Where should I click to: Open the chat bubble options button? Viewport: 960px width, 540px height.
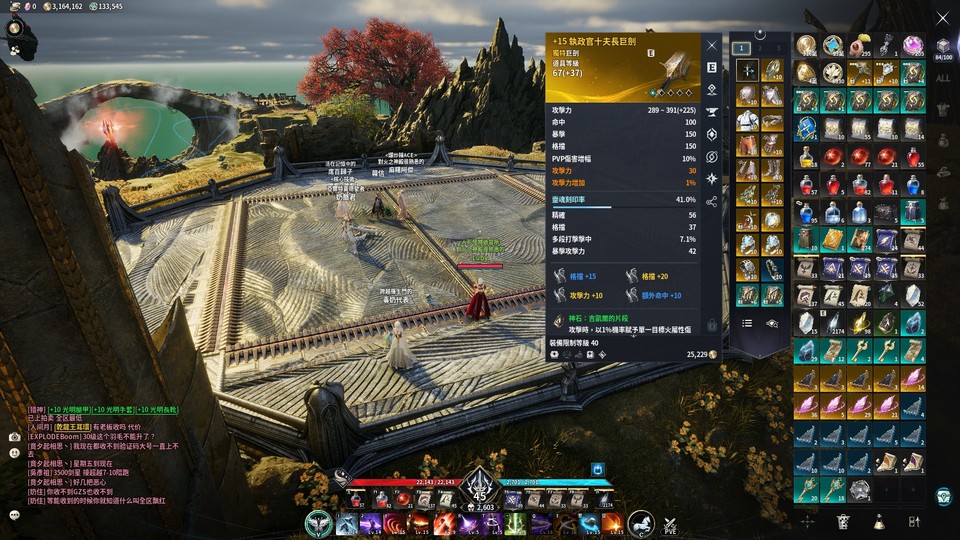tap(14, 515)
